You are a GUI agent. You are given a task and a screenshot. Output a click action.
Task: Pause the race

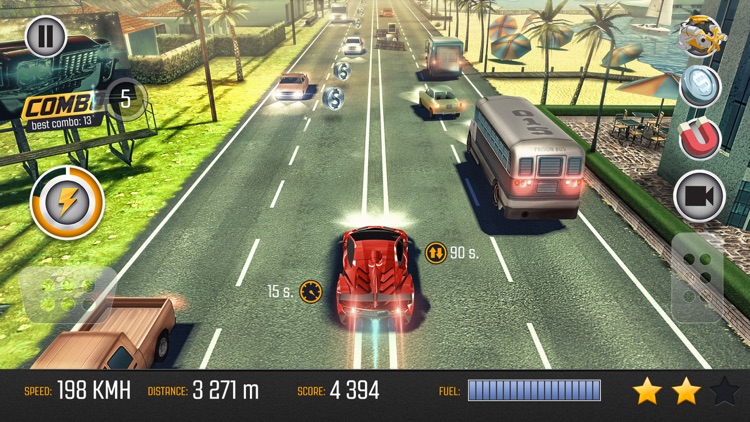click(x=44, y=37)
